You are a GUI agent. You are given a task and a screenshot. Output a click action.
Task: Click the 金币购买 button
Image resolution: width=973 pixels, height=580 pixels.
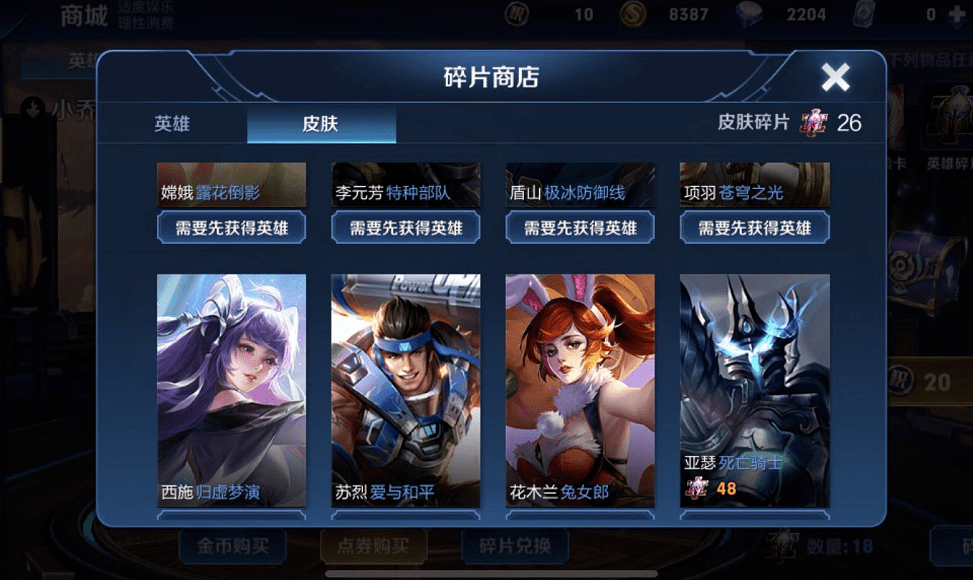pos(233,546)
